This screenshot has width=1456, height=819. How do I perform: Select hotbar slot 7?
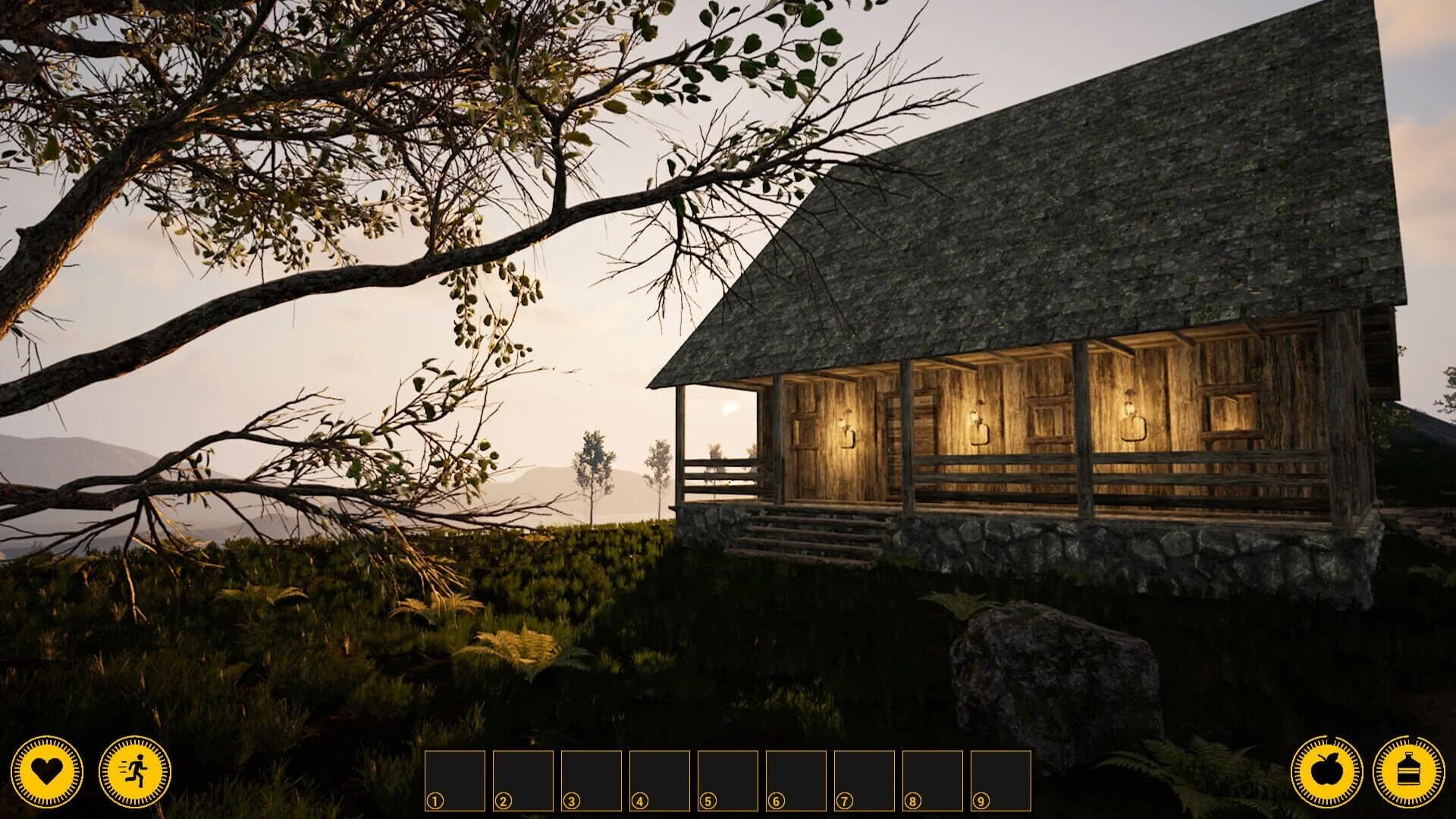point(864,780)
